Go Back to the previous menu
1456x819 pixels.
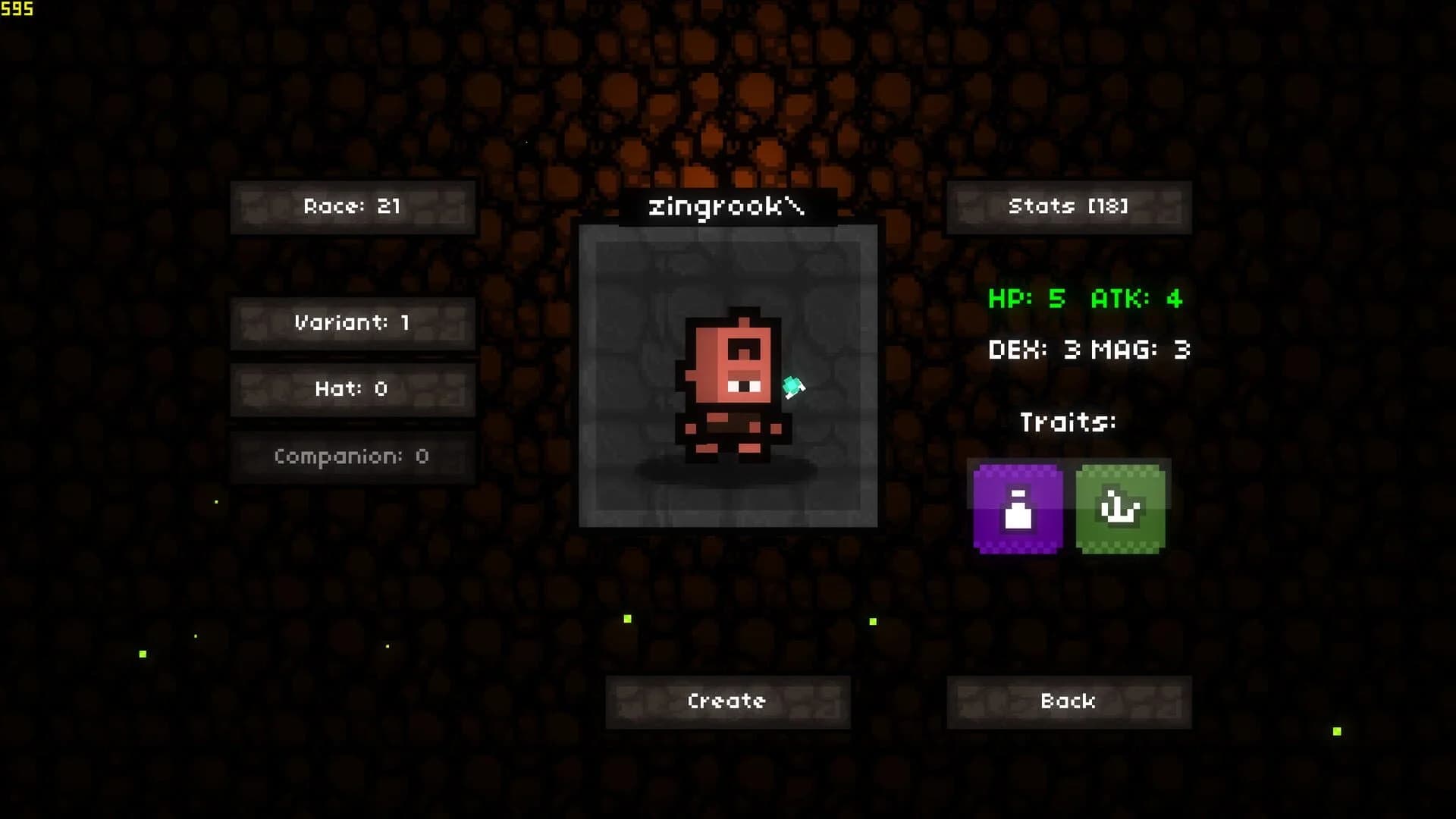(1068, 701)
